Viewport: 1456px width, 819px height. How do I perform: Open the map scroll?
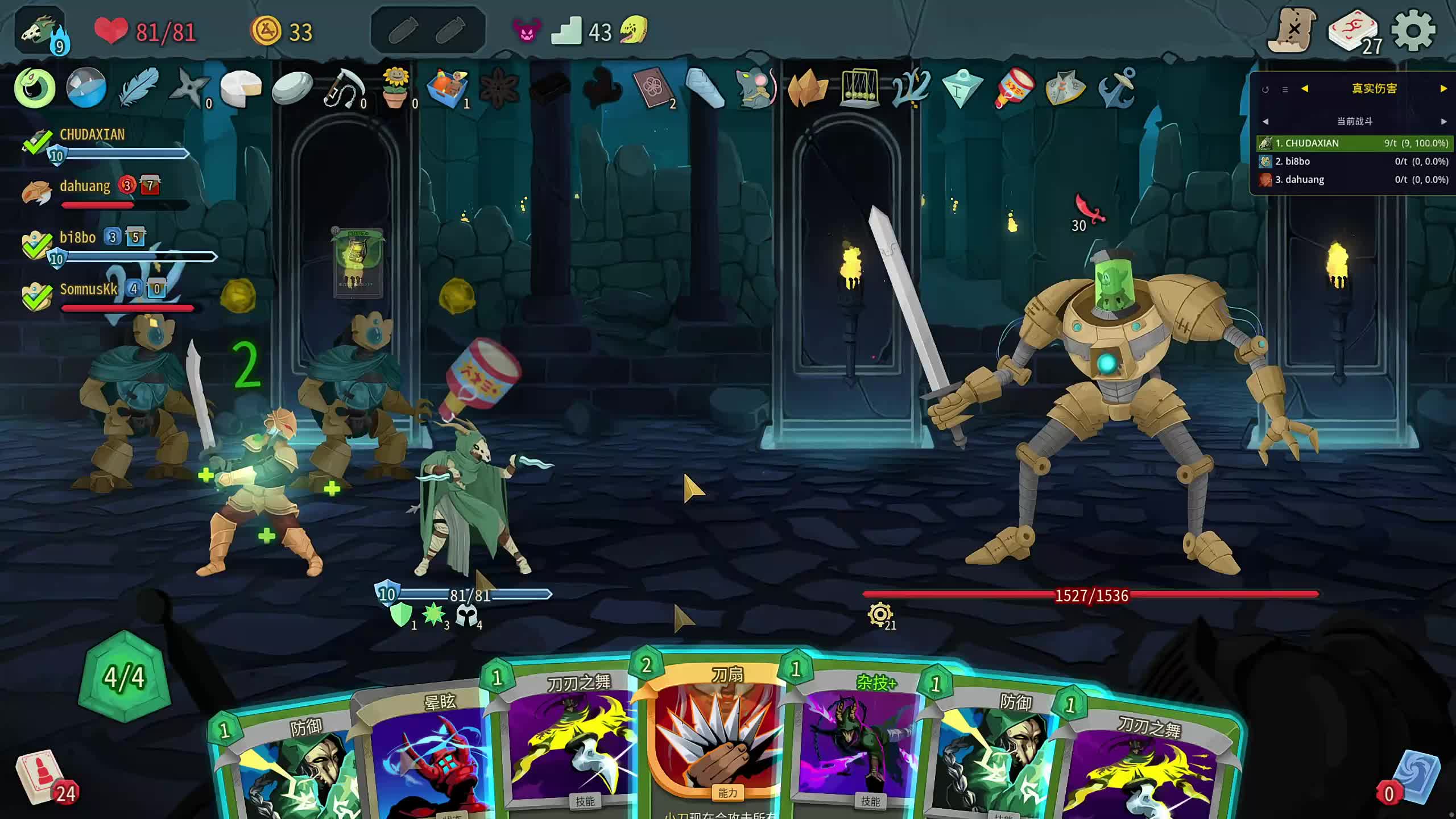pos(1292,31)
